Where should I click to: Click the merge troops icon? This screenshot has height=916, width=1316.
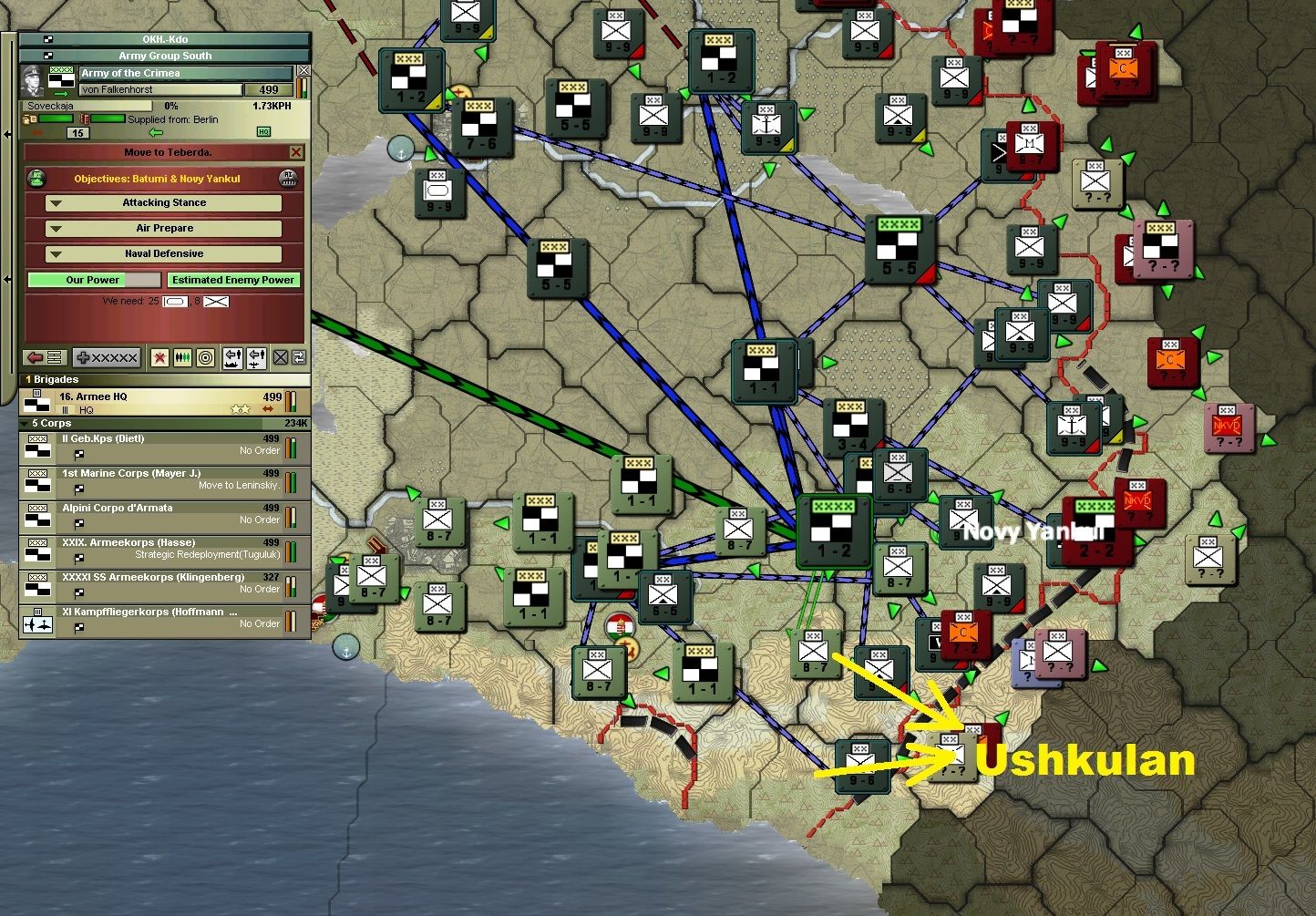pos(181,357)
